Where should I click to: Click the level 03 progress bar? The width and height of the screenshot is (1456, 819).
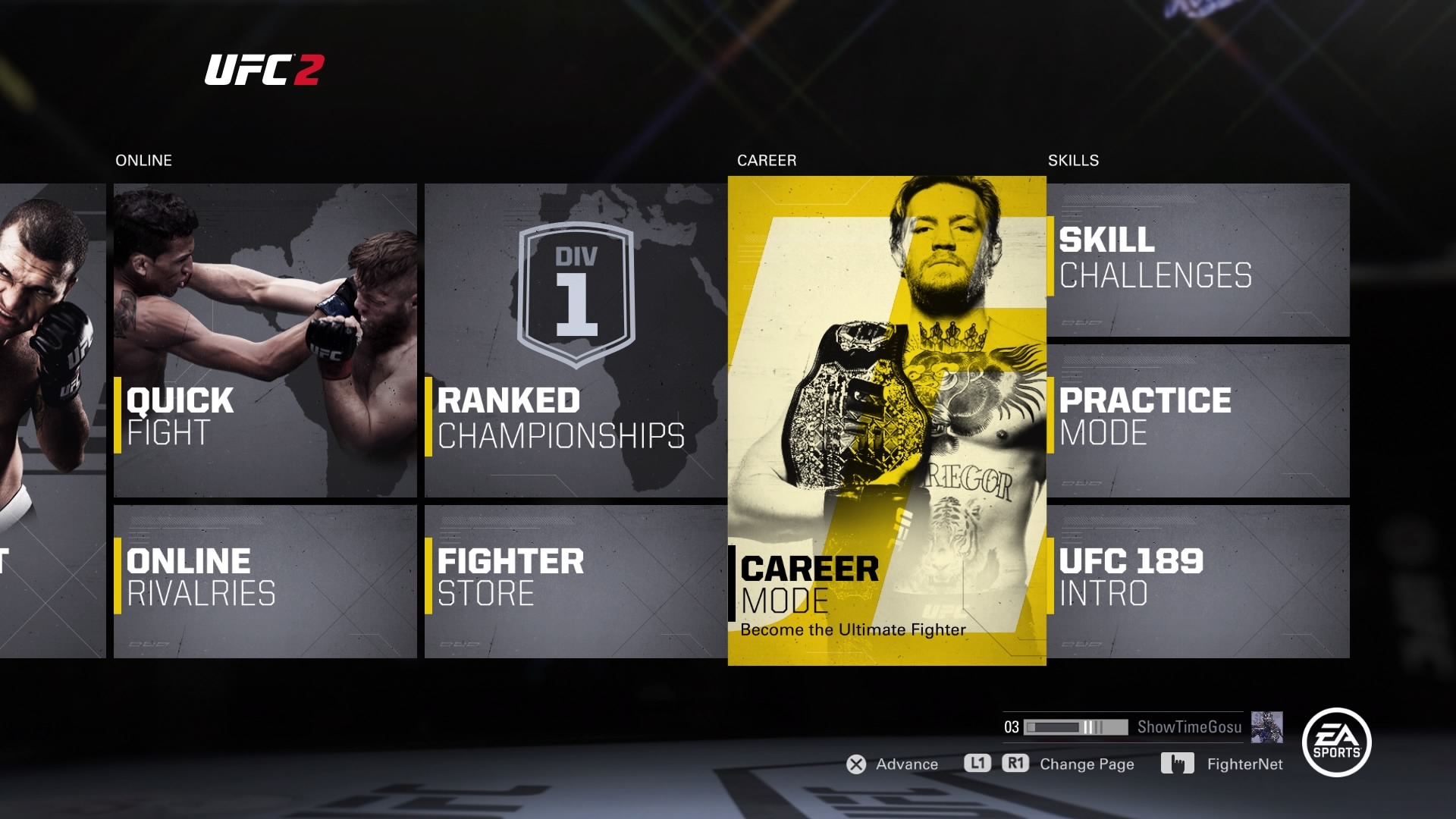point(1077,728)
